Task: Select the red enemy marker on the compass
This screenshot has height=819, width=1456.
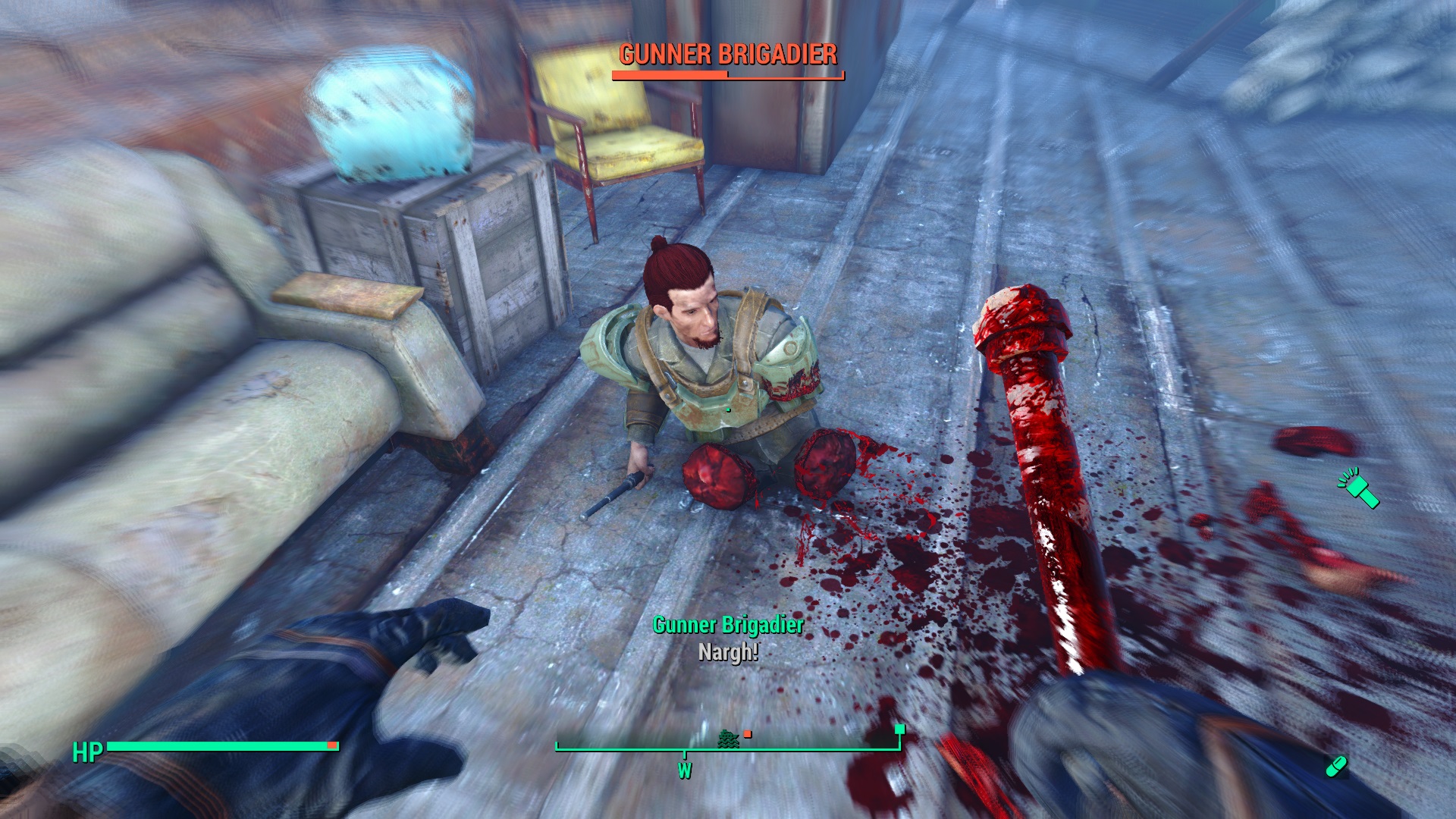Action: [748, 733]
